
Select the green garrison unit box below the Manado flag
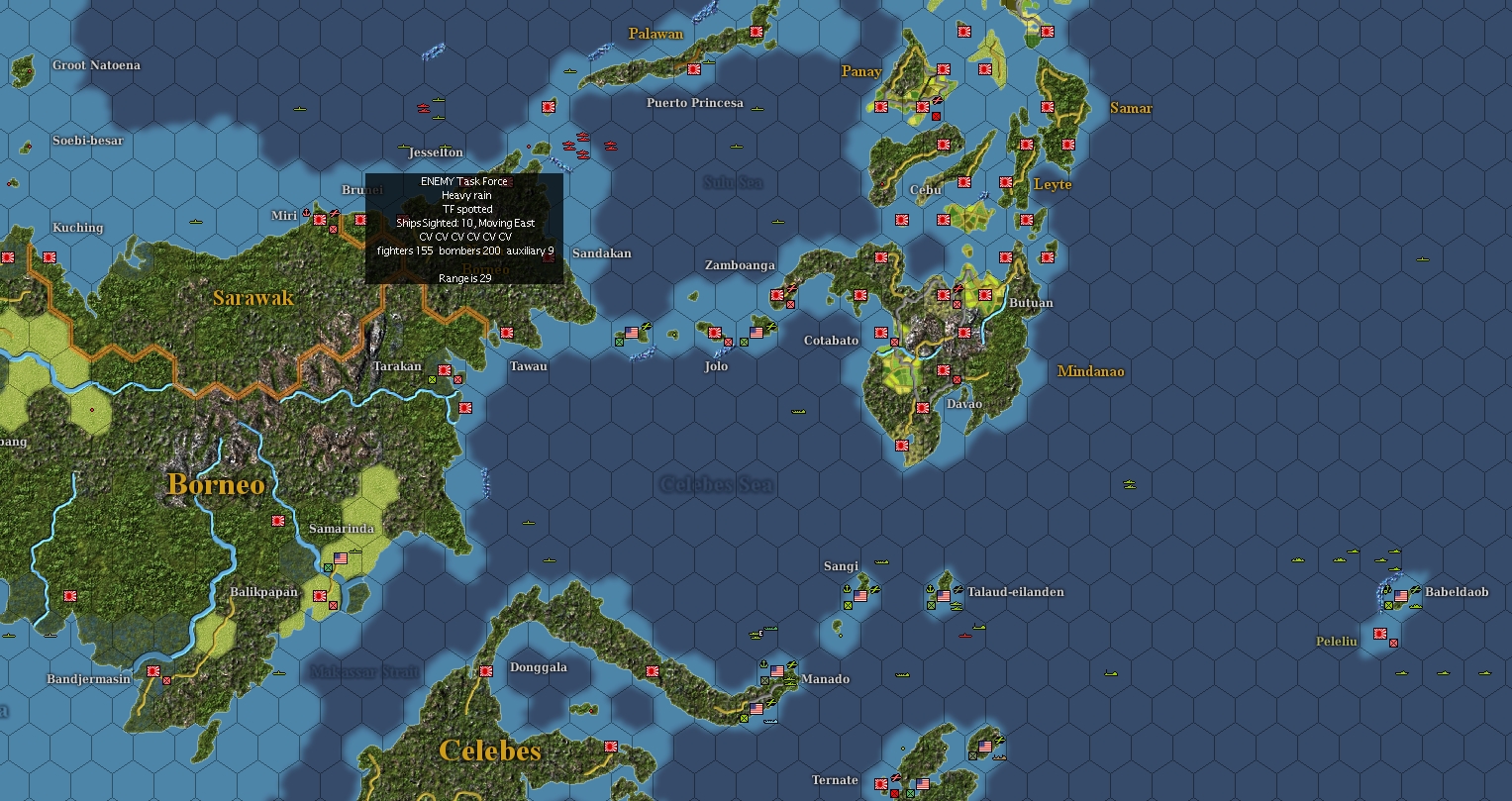click(765, 680)
